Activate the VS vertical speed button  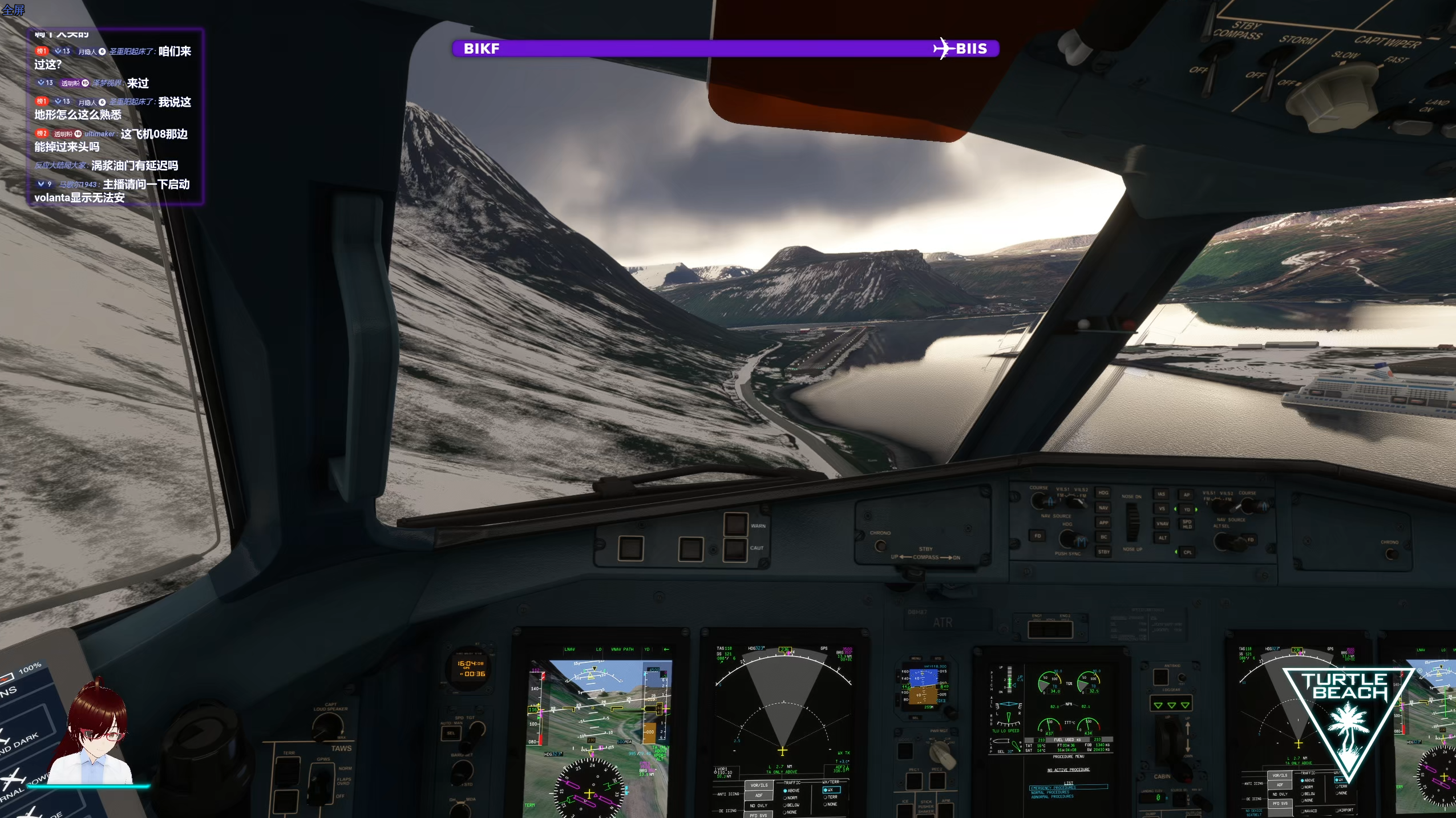coord(1162,508)
